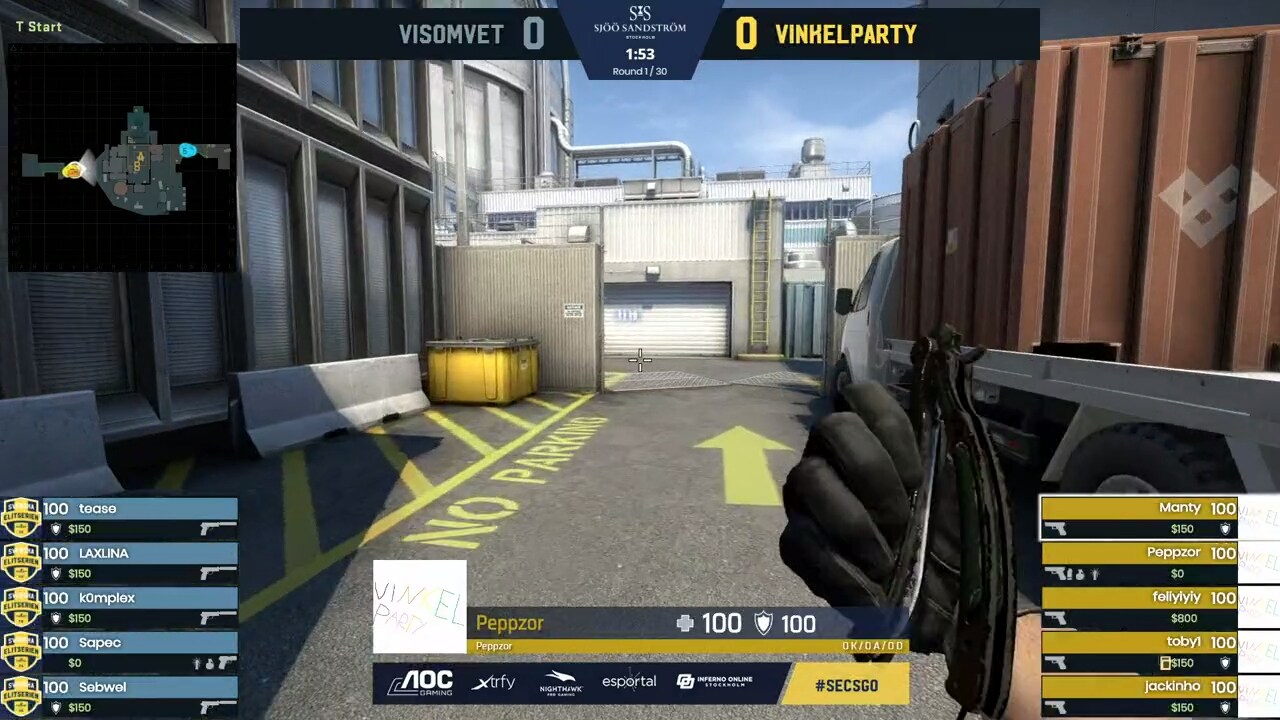Select the VINKELPARTY team name tab
Image resolution: width=1280 pixels, height=720 pixels.
coord(845,34)
